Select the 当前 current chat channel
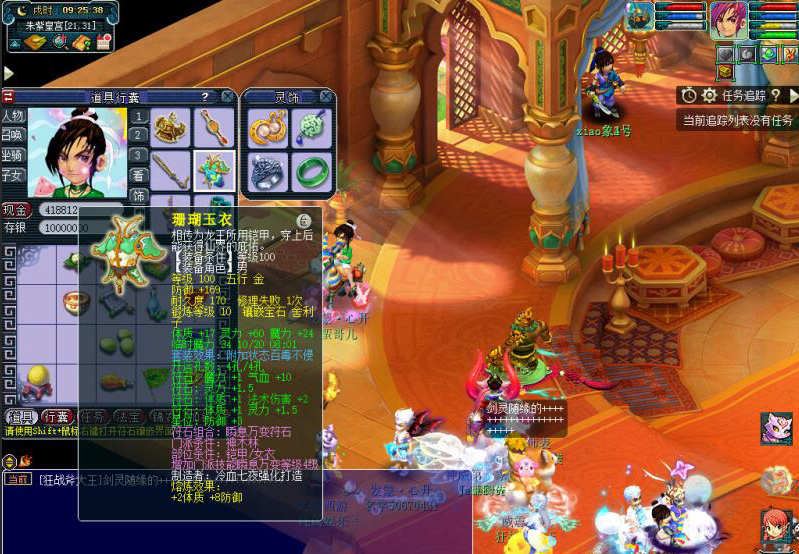 18,479
